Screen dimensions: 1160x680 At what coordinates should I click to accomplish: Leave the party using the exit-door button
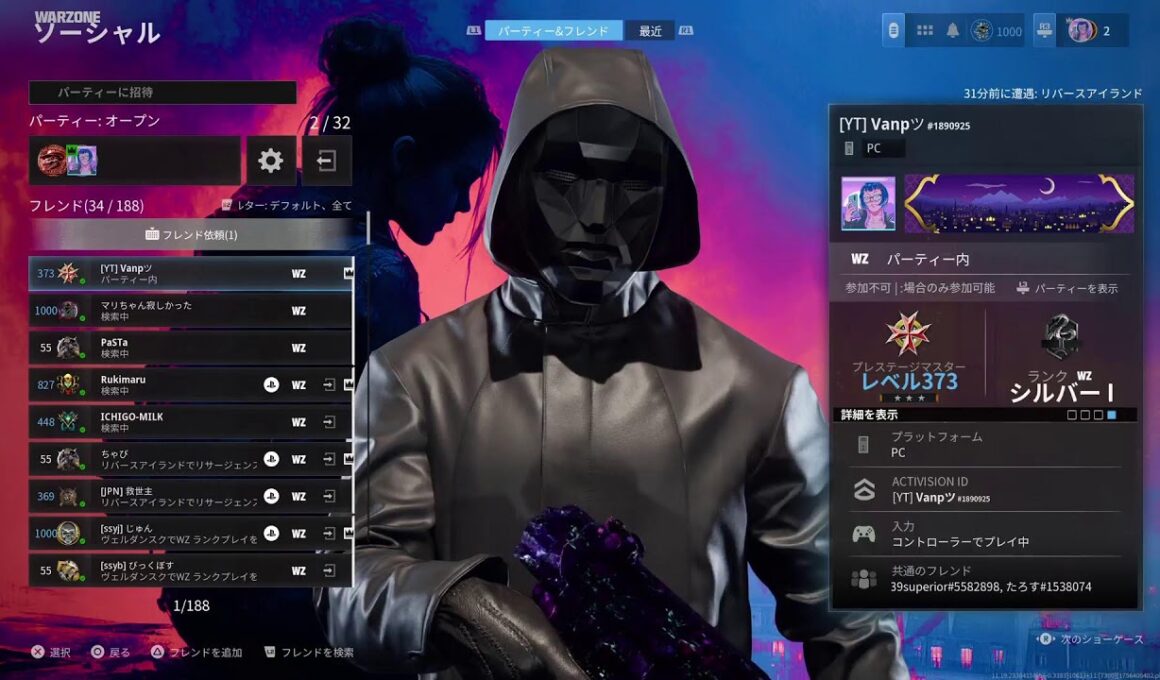point(327,161)
